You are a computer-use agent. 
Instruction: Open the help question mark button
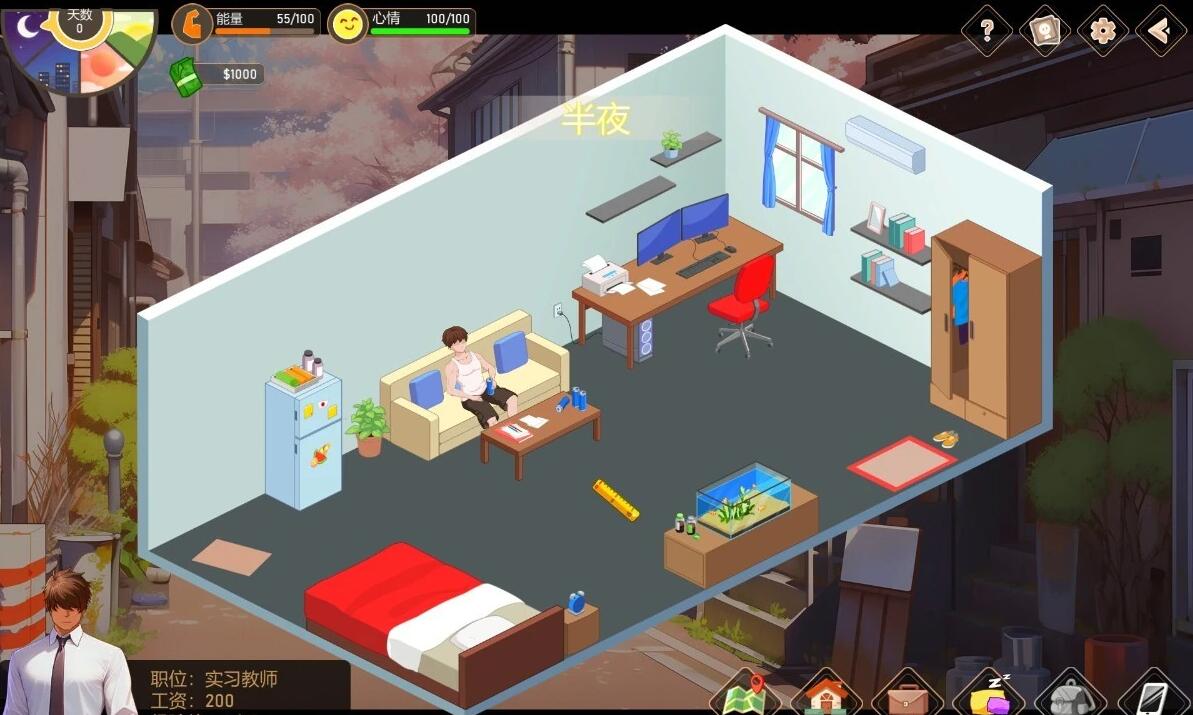[987, 31]
